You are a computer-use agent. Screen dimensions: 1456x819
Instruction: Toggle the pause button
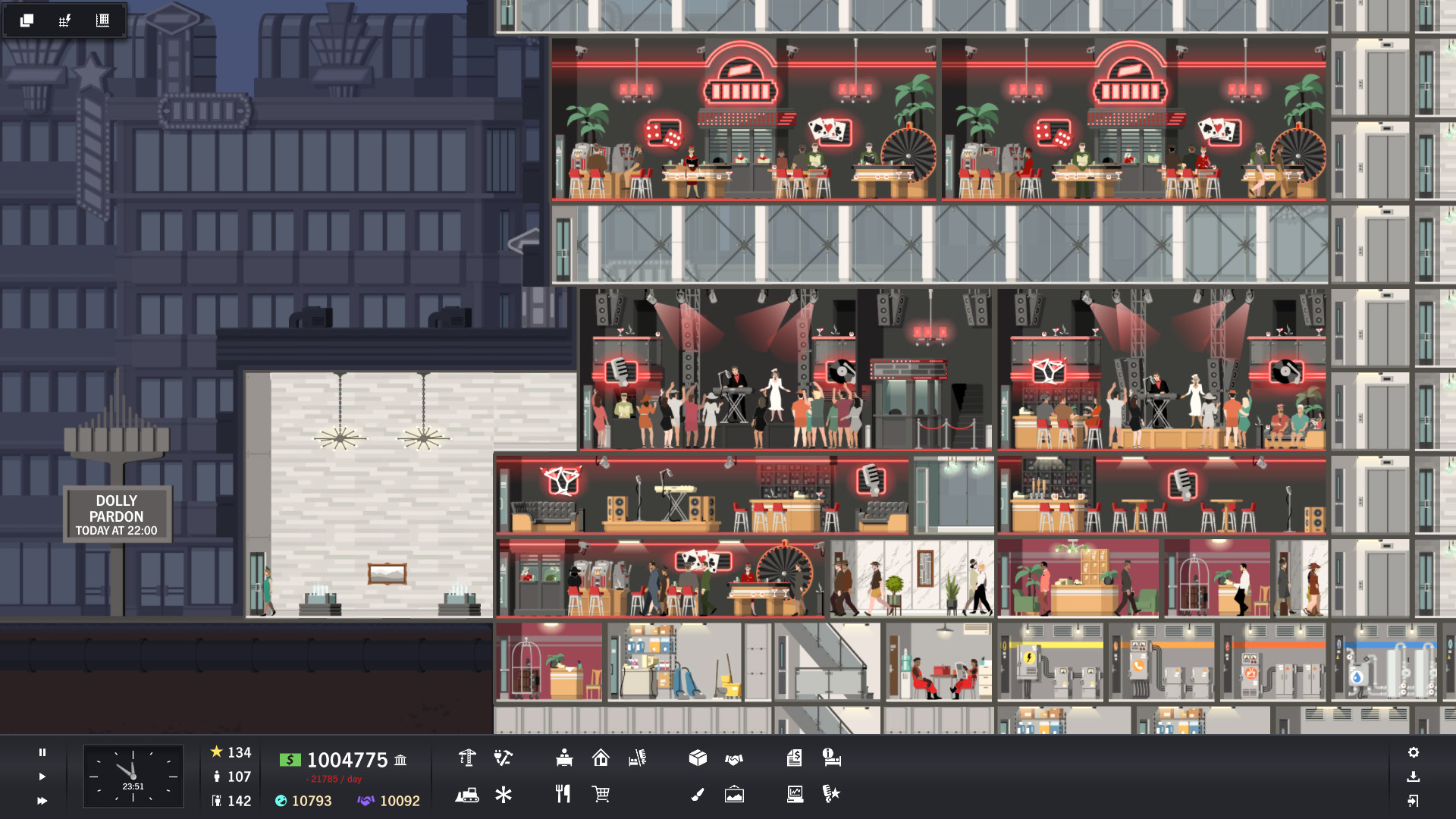[42, 752]
